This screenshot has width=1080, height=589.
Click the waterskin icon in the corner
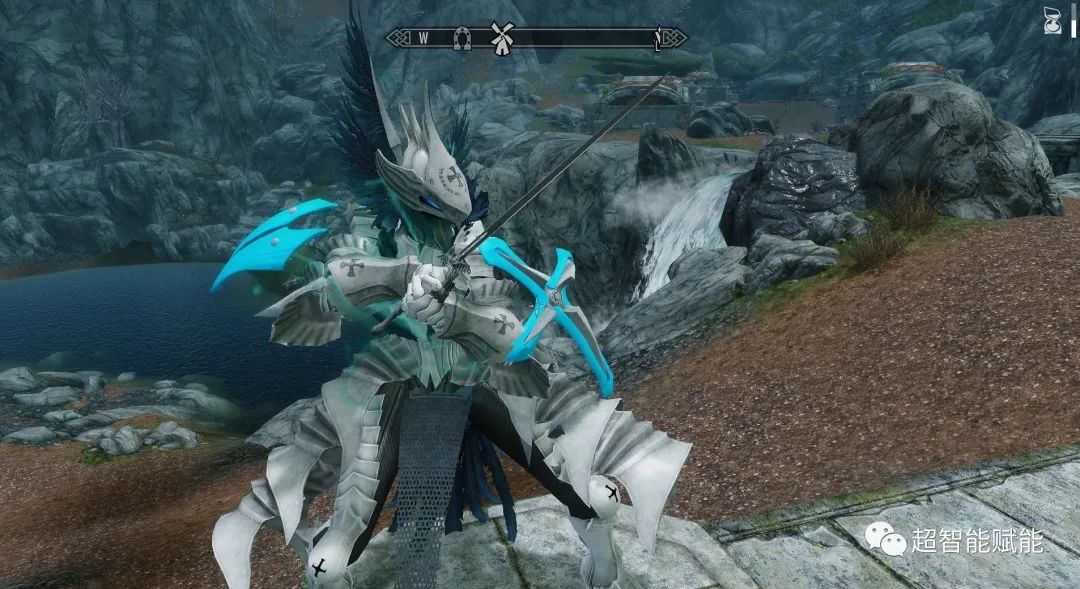click(1052, 21)
